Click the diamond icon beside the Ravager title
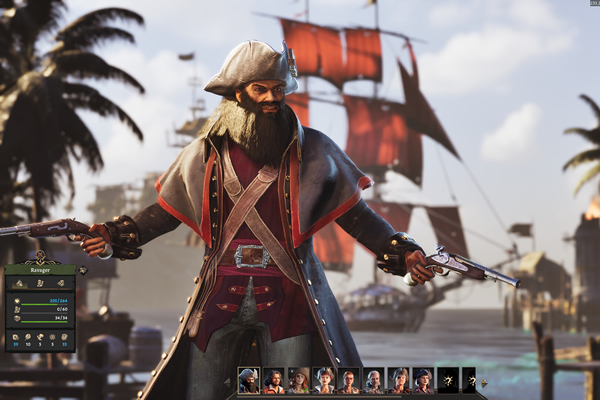 tap(83, 270)
